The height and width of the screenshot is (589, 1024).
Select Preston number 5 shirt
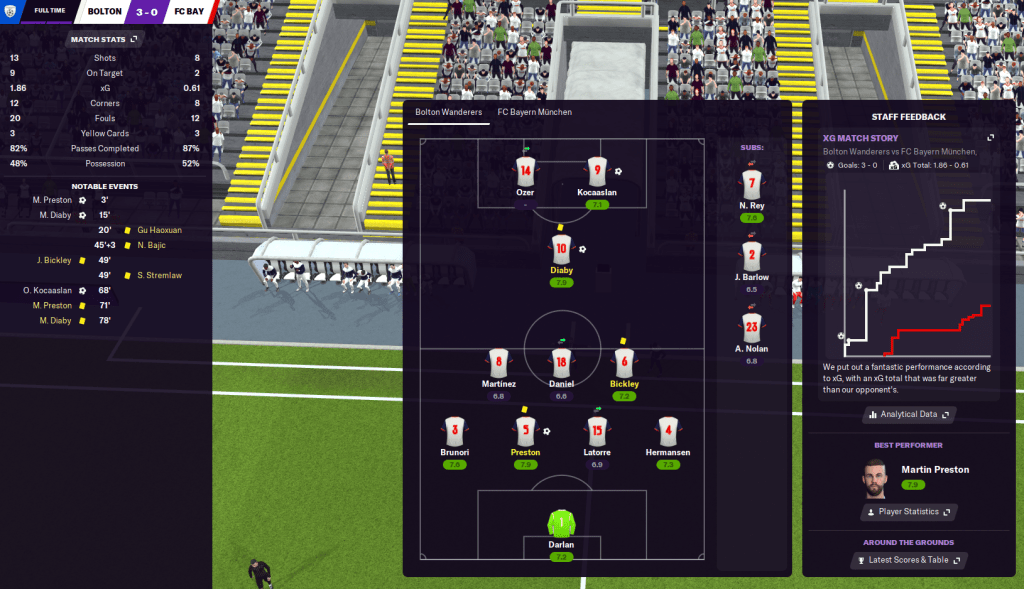pyautogui.click(x=526, y=432)
